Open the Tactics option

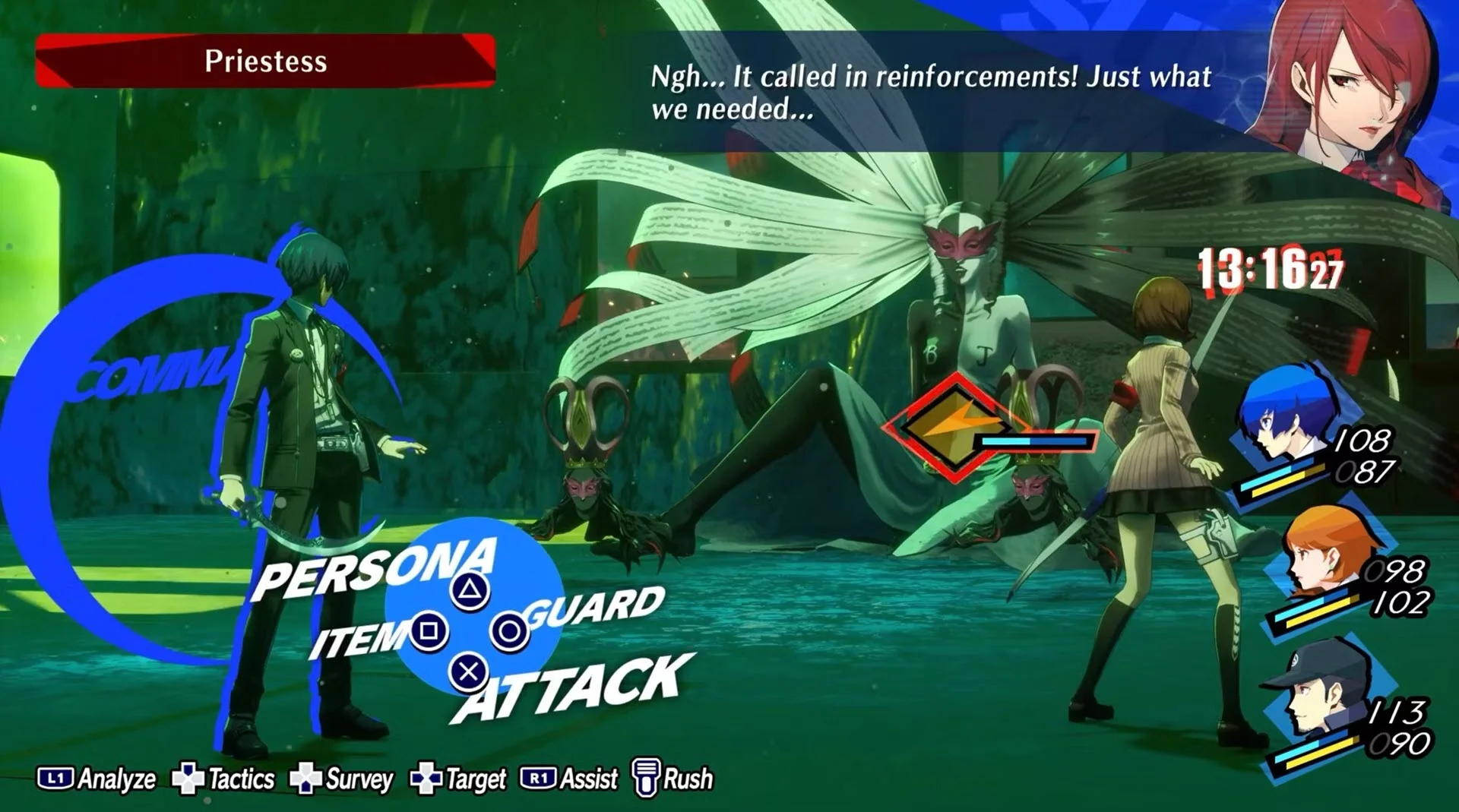click(223, 779)
